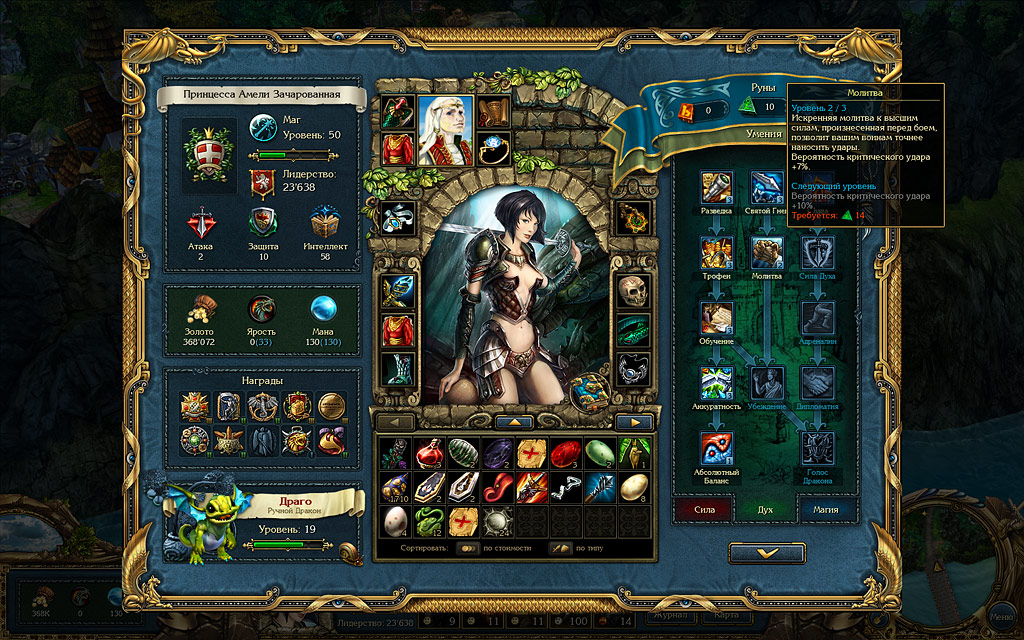The image size is (1024, 640).
Task: Select the Разведка skill icon
Action: coord(717,187)
